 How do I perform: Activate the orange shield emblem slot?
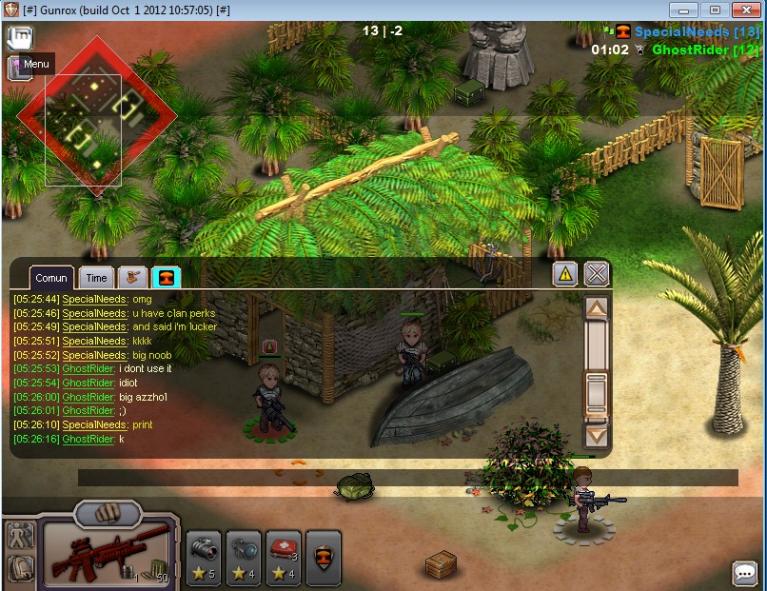(323, 557)
